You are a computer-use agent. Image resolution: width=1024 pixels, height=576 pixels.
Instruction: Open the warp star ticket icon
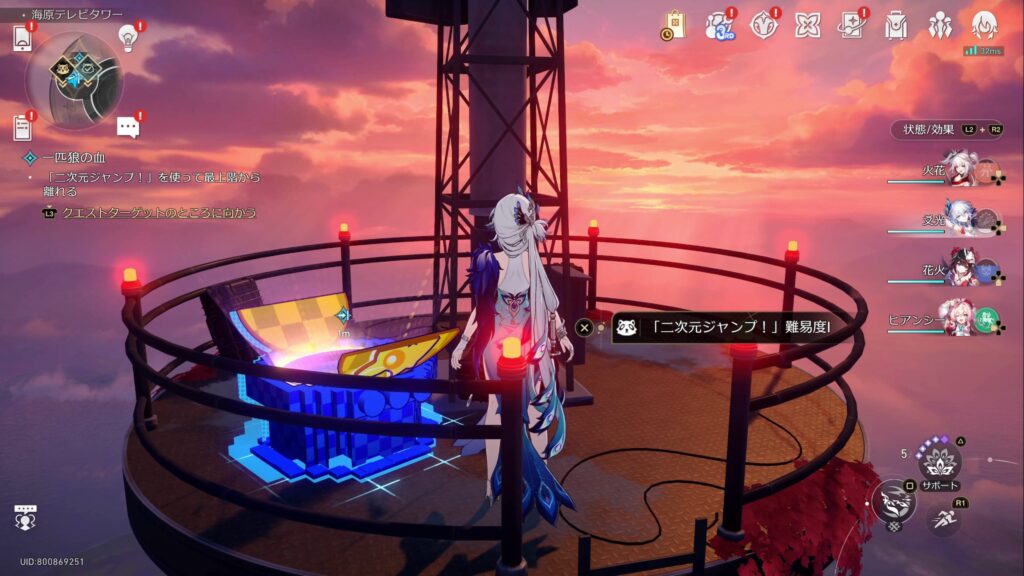(851, 25)
